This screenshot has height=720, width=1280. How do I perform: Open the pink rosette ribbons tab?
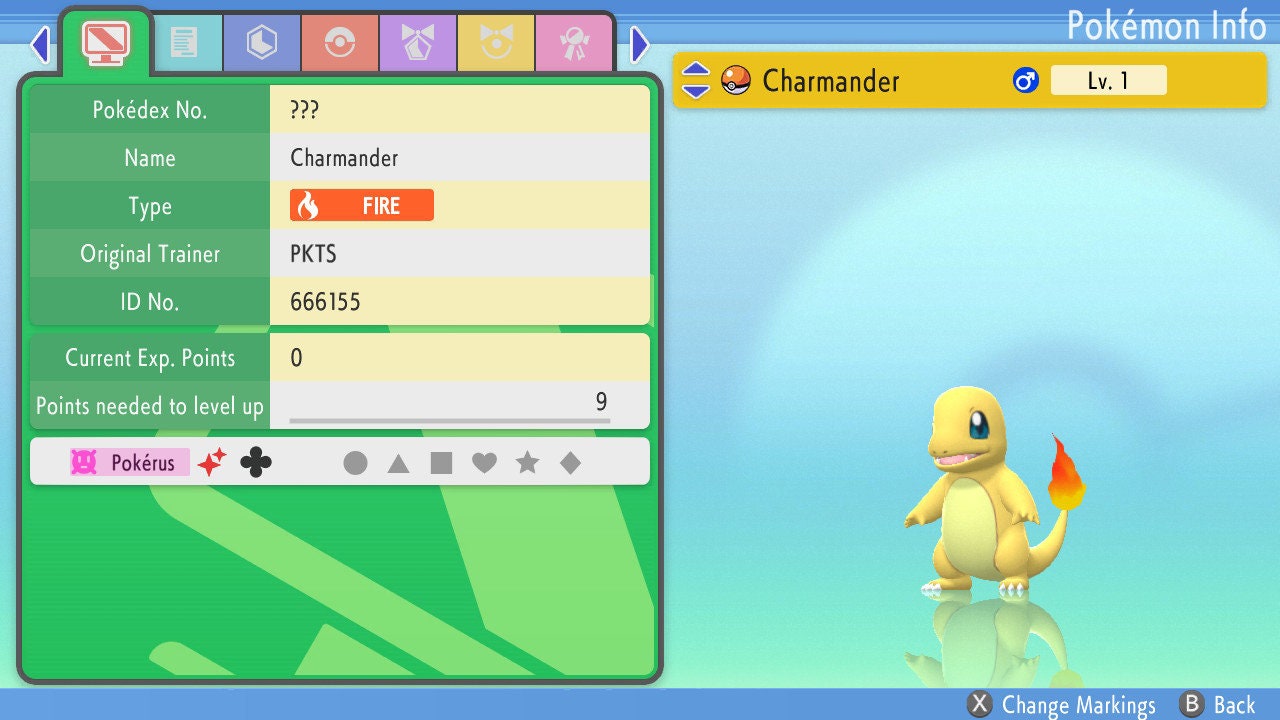coord(573,43)
